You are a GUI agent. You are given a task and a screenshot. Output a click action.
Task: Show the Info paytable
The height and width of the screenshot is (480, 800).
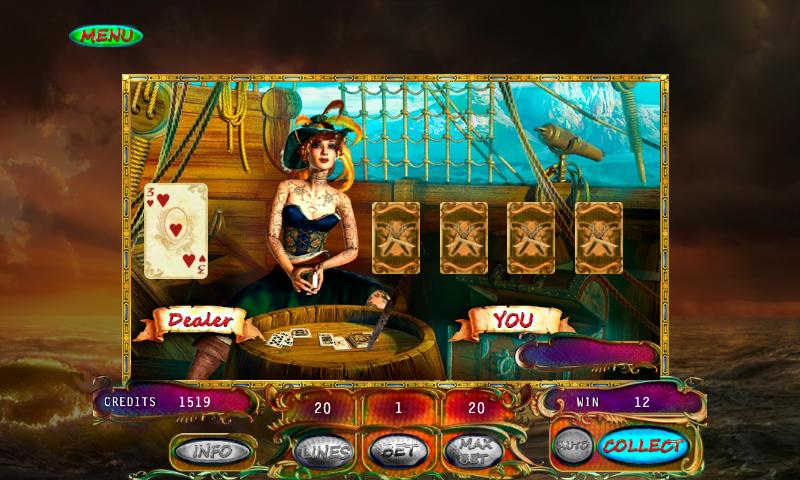tap(210, 450)
